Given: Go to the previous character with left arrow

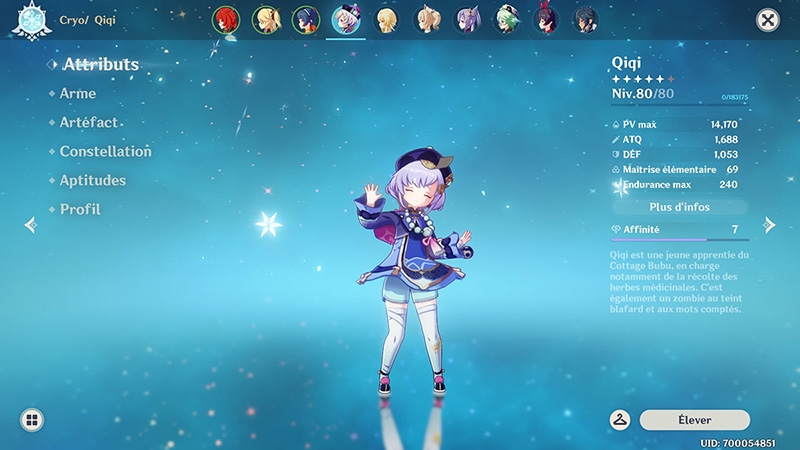Looking at the screenshot, I should (x=29, y=225).
